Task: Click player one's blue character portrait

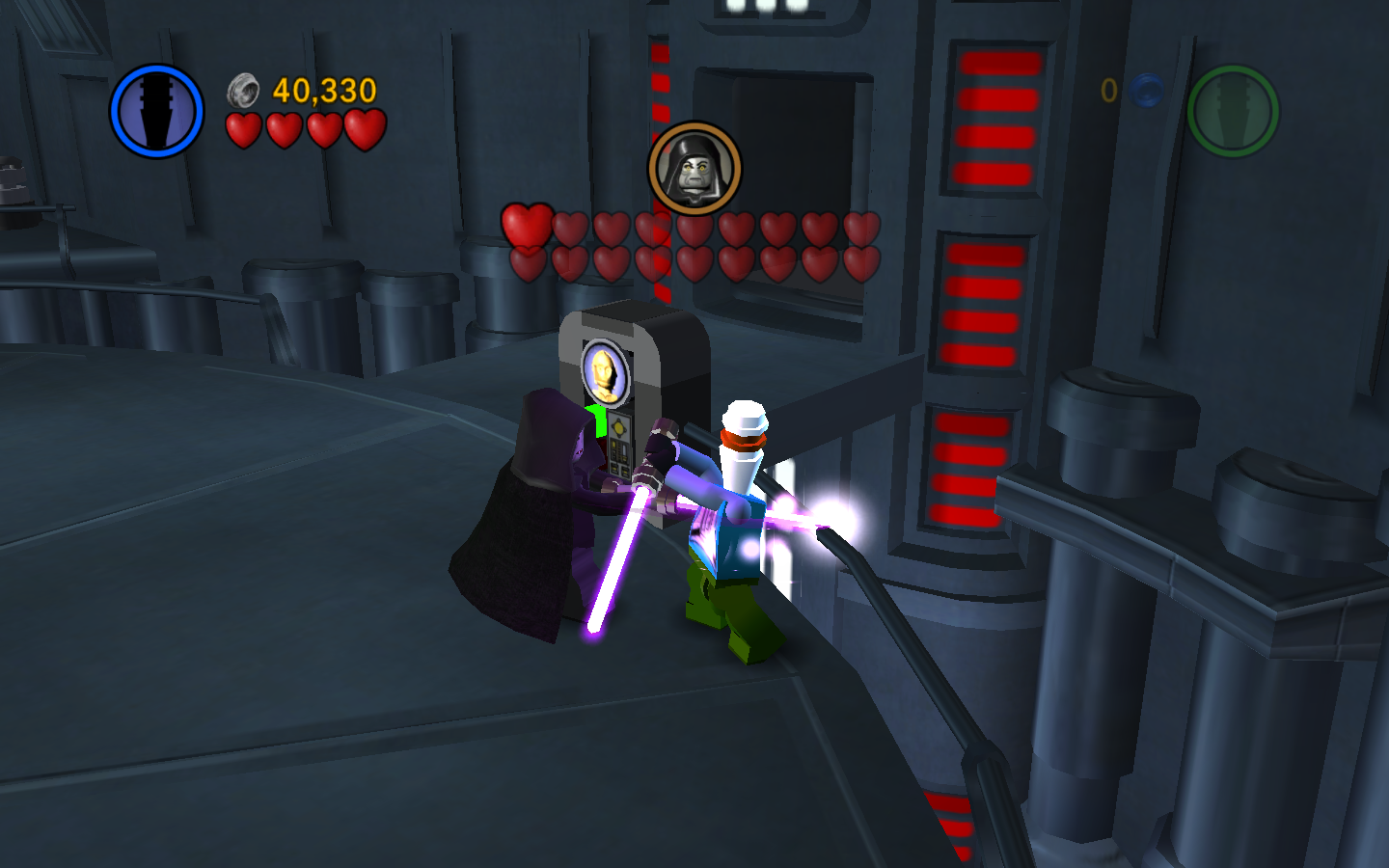Action: tap(156, 111)
